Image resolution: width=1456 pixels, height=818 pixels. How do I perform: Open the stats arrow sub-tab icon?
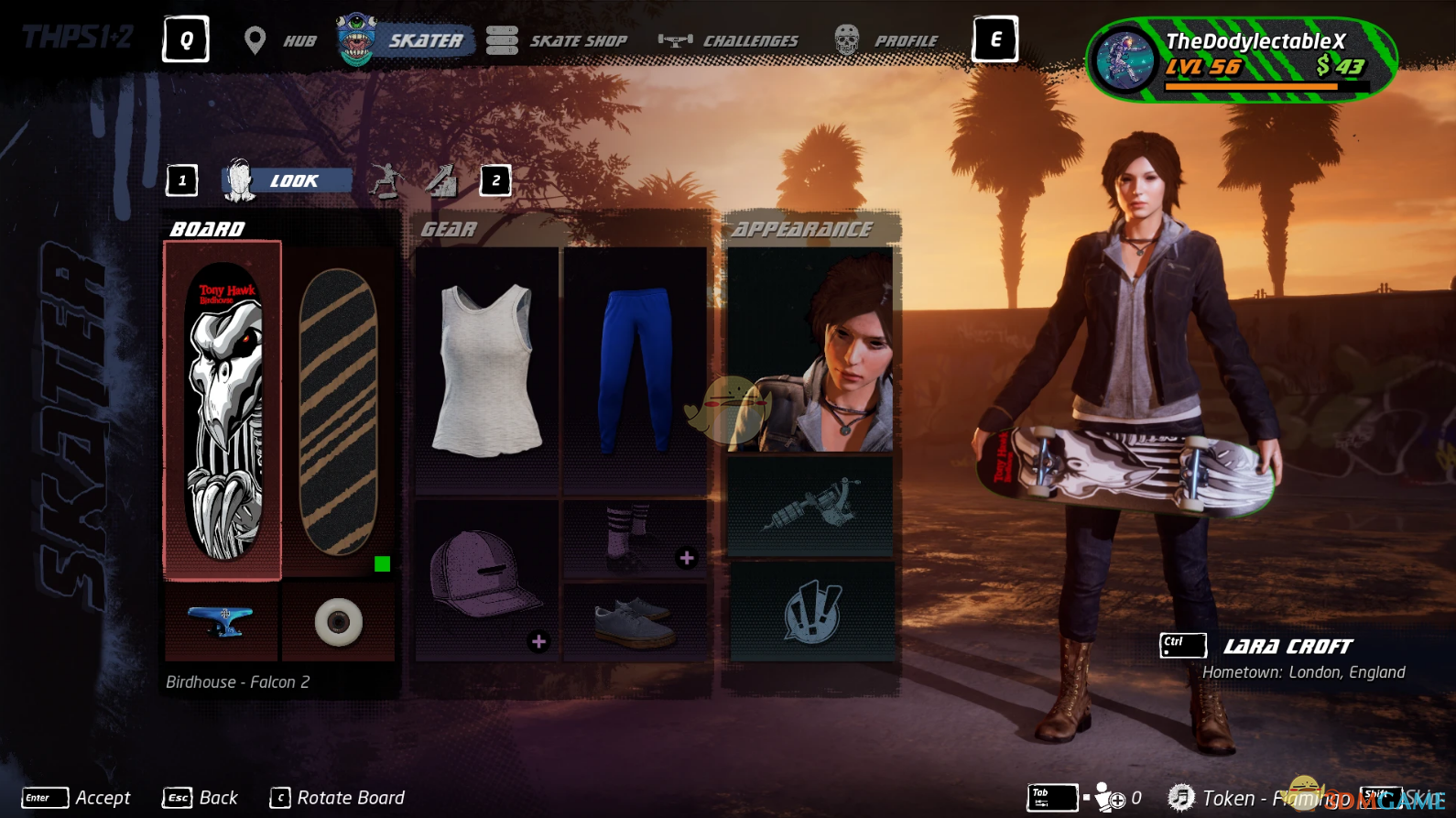pyautogui.click(x=440, y=180)
